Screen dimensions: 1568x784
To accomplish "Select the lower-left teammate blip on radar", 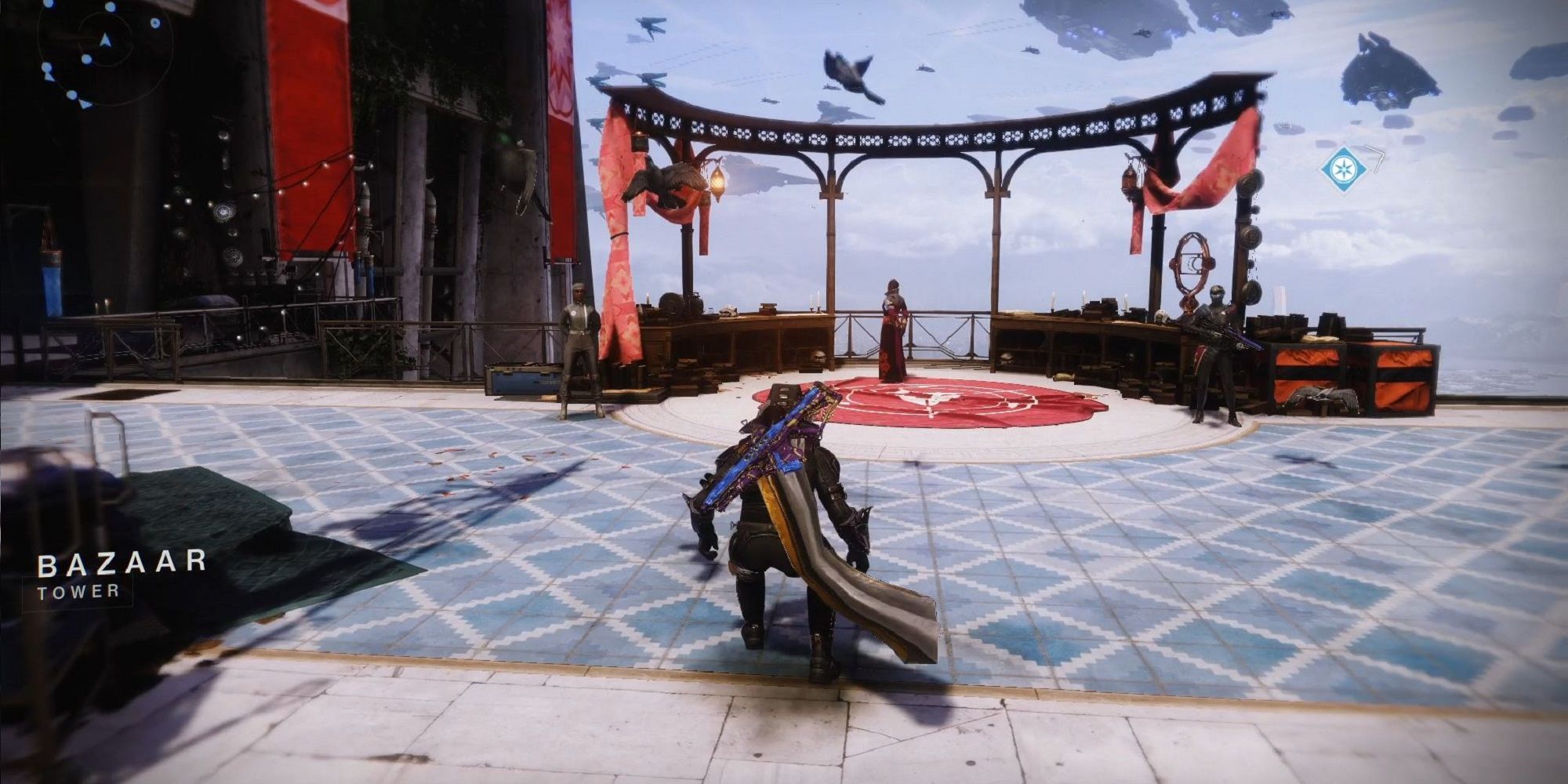I will click(x=46, y=67).
